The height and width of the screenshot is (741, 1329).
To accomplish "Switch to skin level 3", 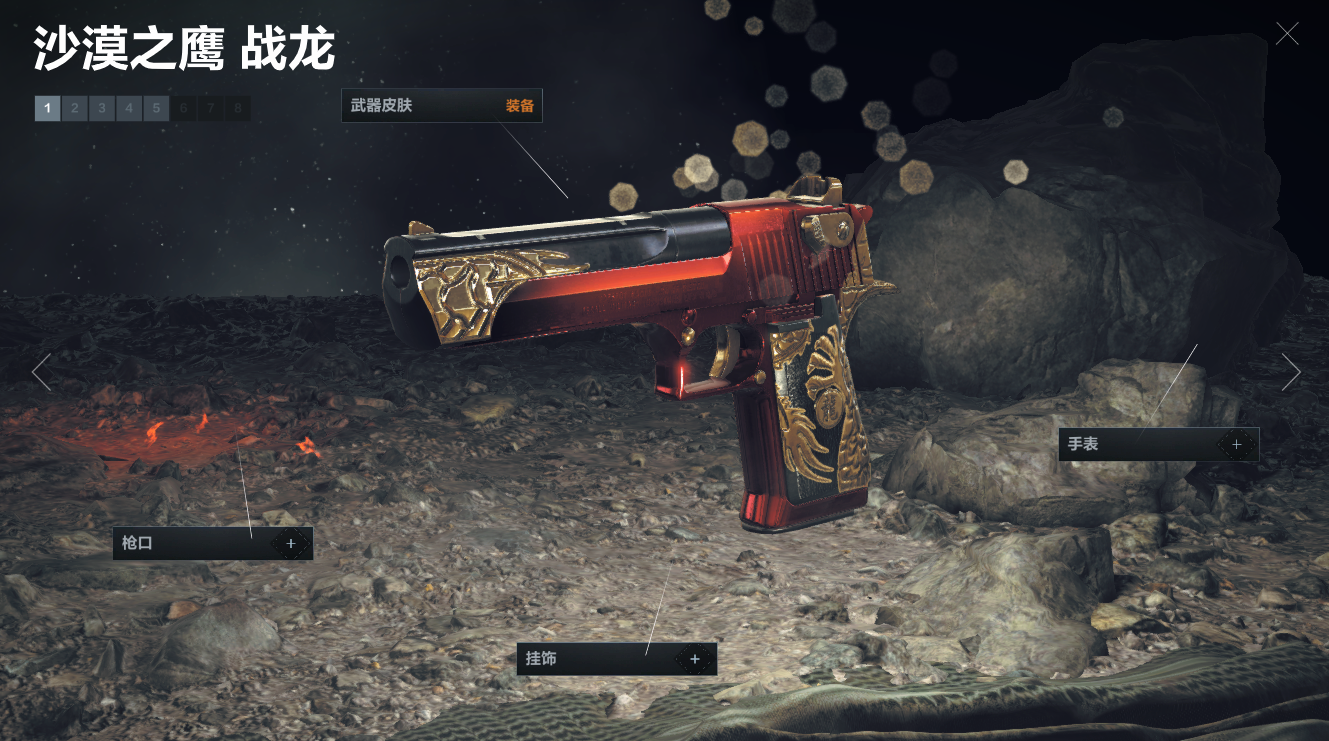I will [x=101, y=108].
